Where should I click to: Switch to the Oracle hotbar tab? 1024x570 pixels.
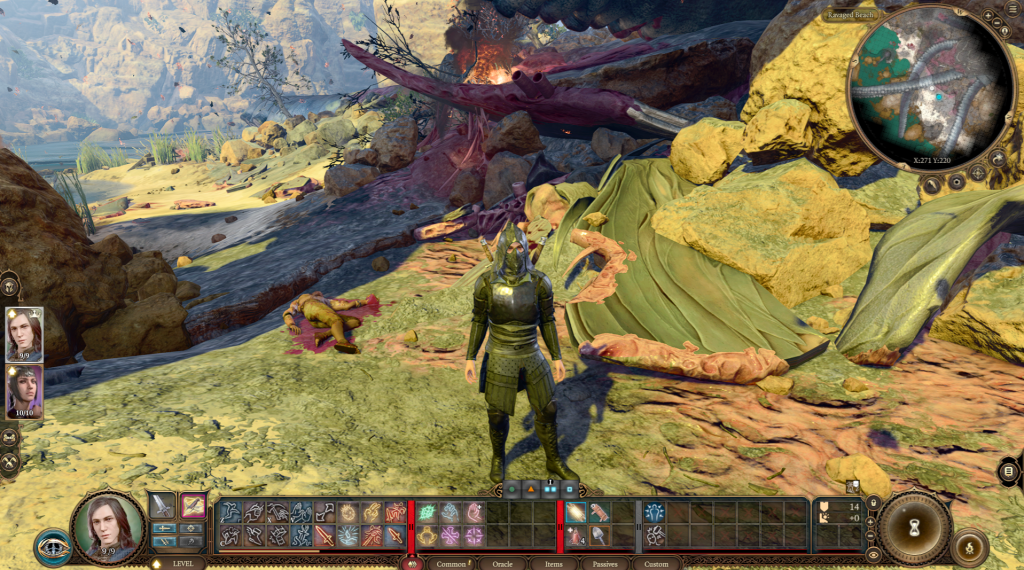(502, 563)
